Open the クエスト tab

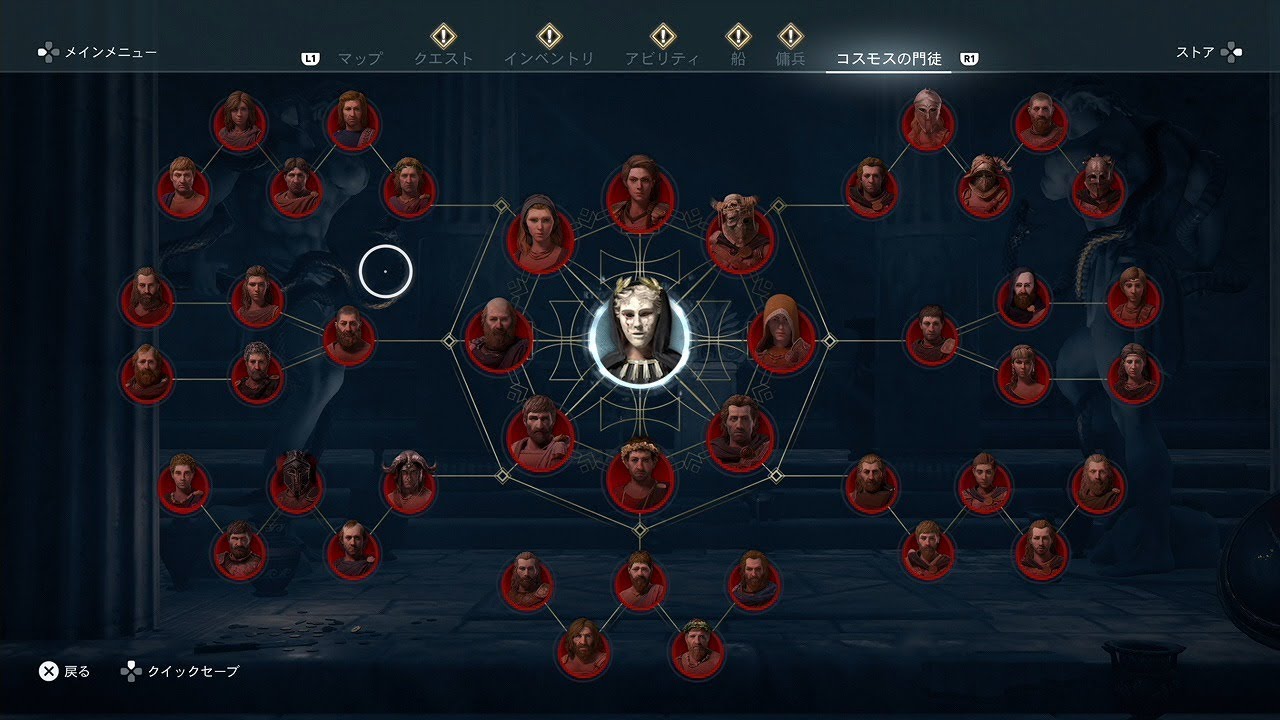pos(443,59)
